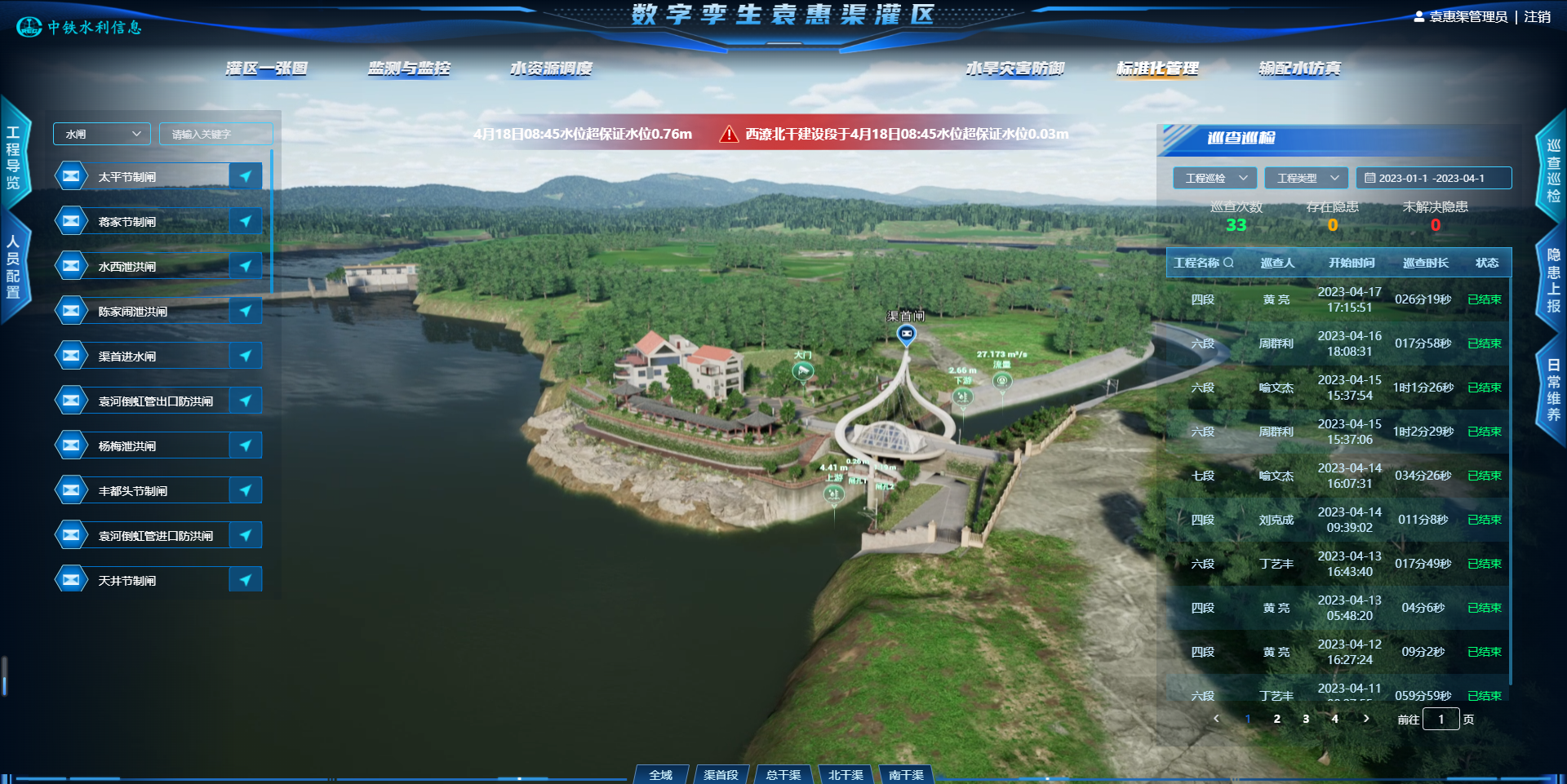1567x784 pixels.
Task: Switch to 水资源调度 section
Action: click(551, 69)
